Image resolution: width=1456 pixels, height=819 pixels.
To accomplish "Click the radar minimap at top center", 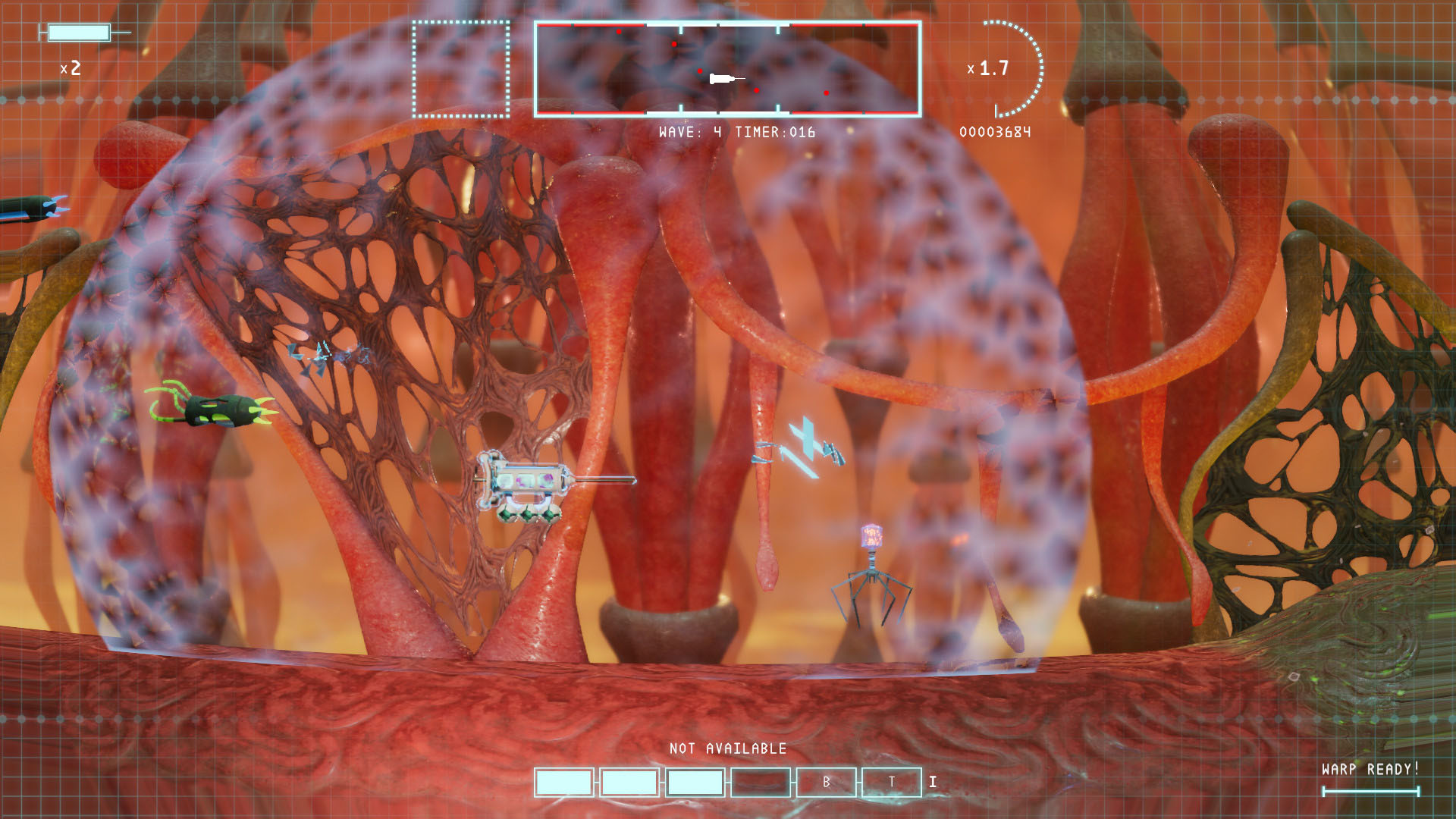I will [727, 69].
